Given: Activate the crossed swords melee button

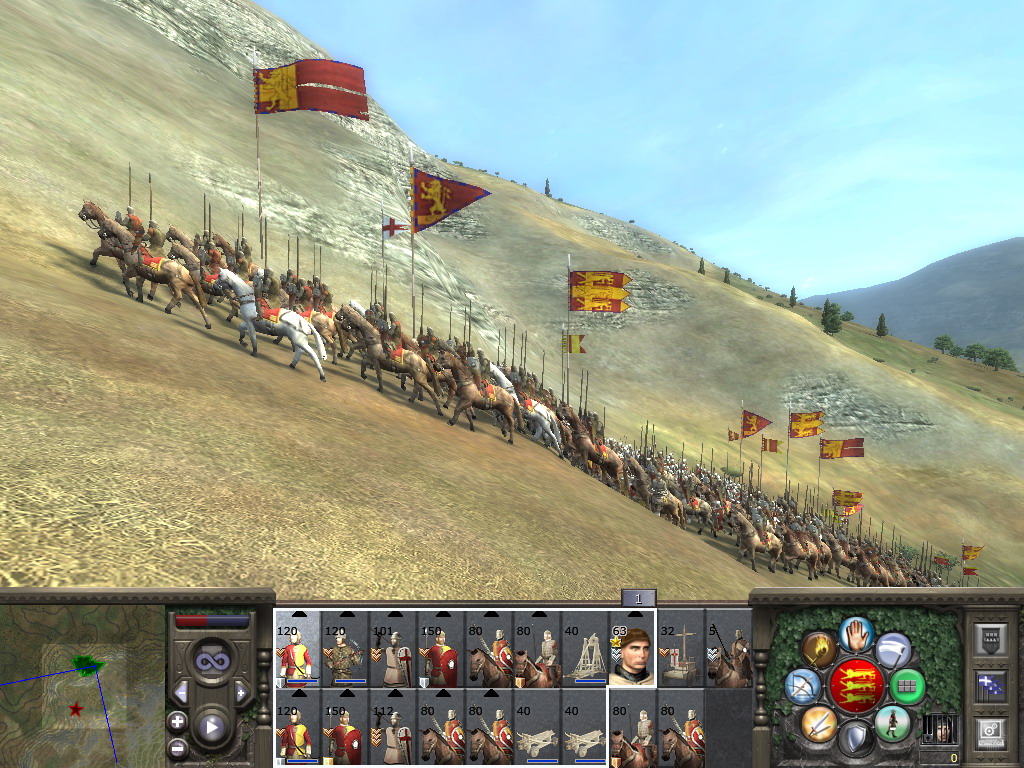Looking at the screenshot, I should (x=818, y=722).
